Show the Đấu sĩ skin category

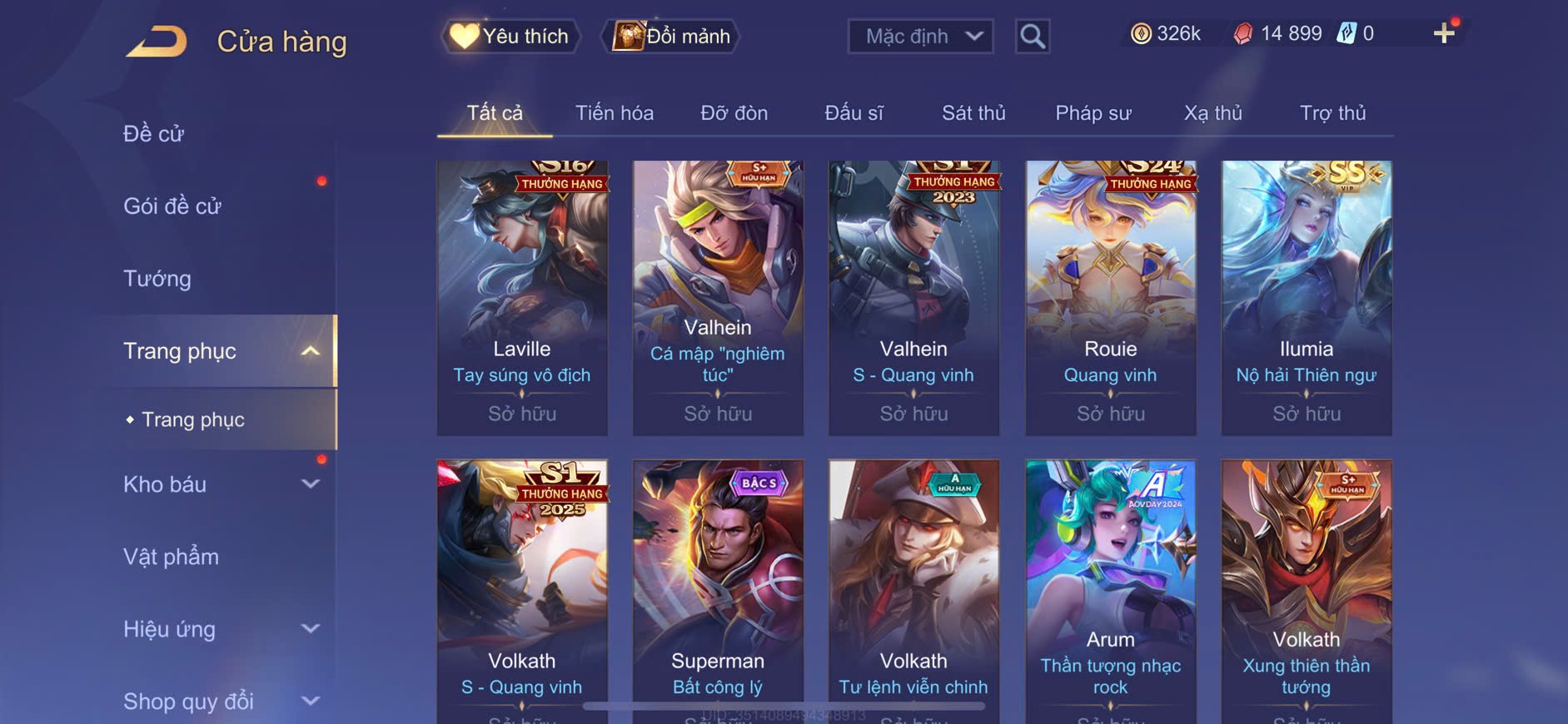pyautogui.click(x=854, y=113)
